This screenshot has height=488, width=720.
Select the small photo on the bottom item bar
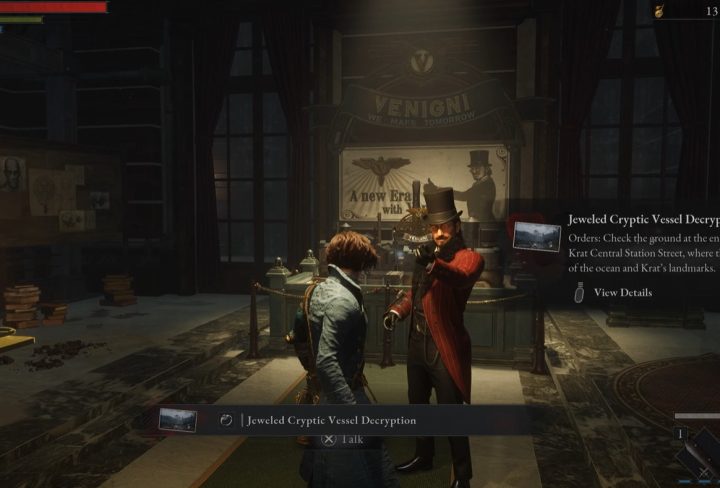click(x=178, y=419)
